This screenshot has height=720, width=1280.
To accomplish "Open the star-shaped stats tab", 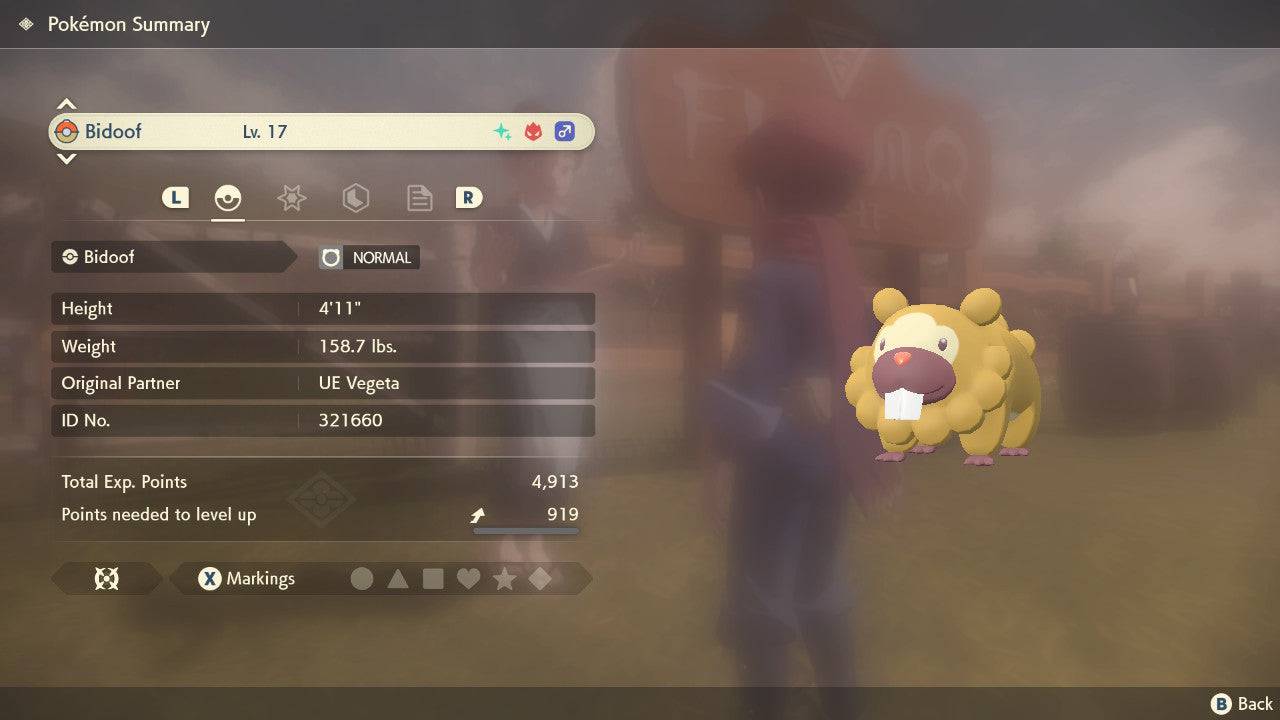I will click(291, 198).
